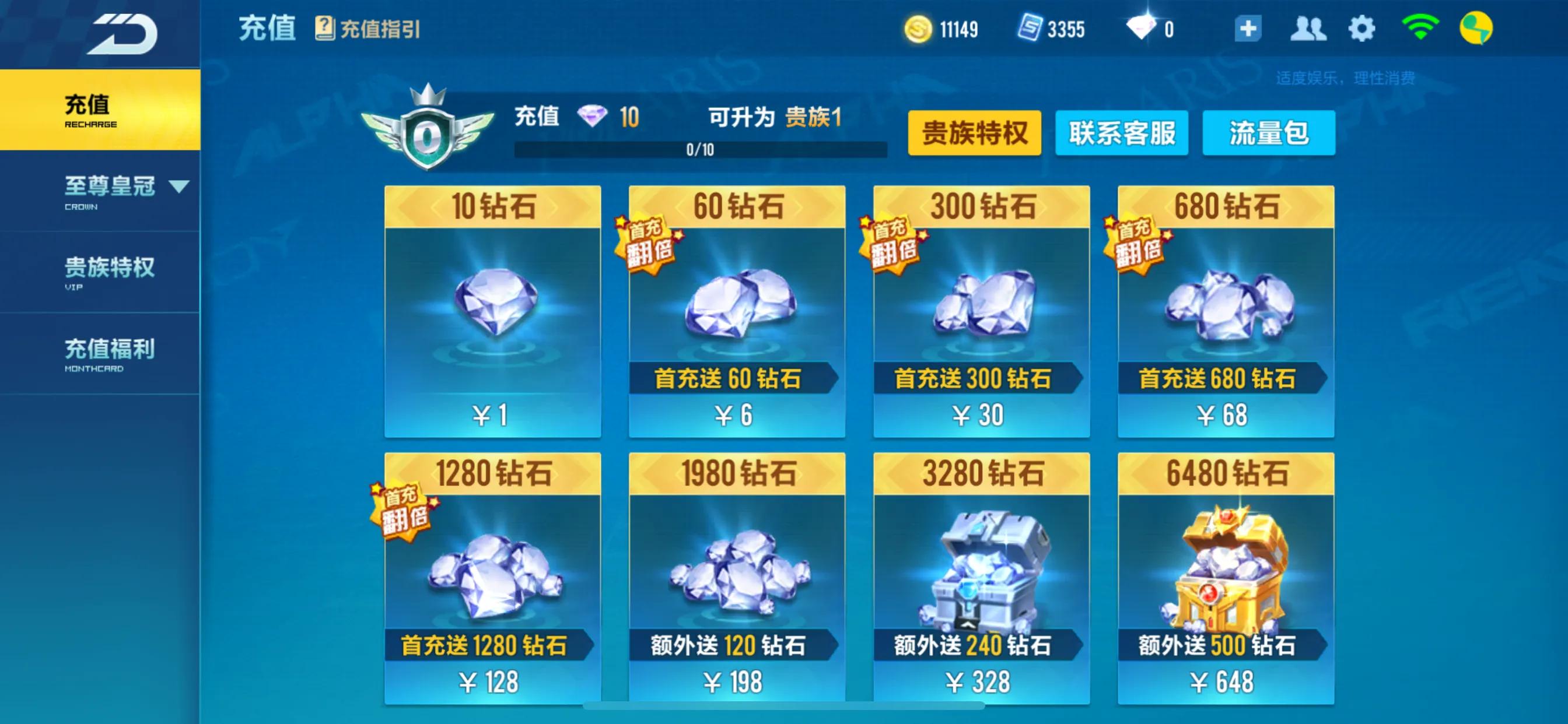Open the settings gear icon
Image resolution: width=1568 pixels, height=724 pixels.
pyautogui.click(x=1362, y=27)
